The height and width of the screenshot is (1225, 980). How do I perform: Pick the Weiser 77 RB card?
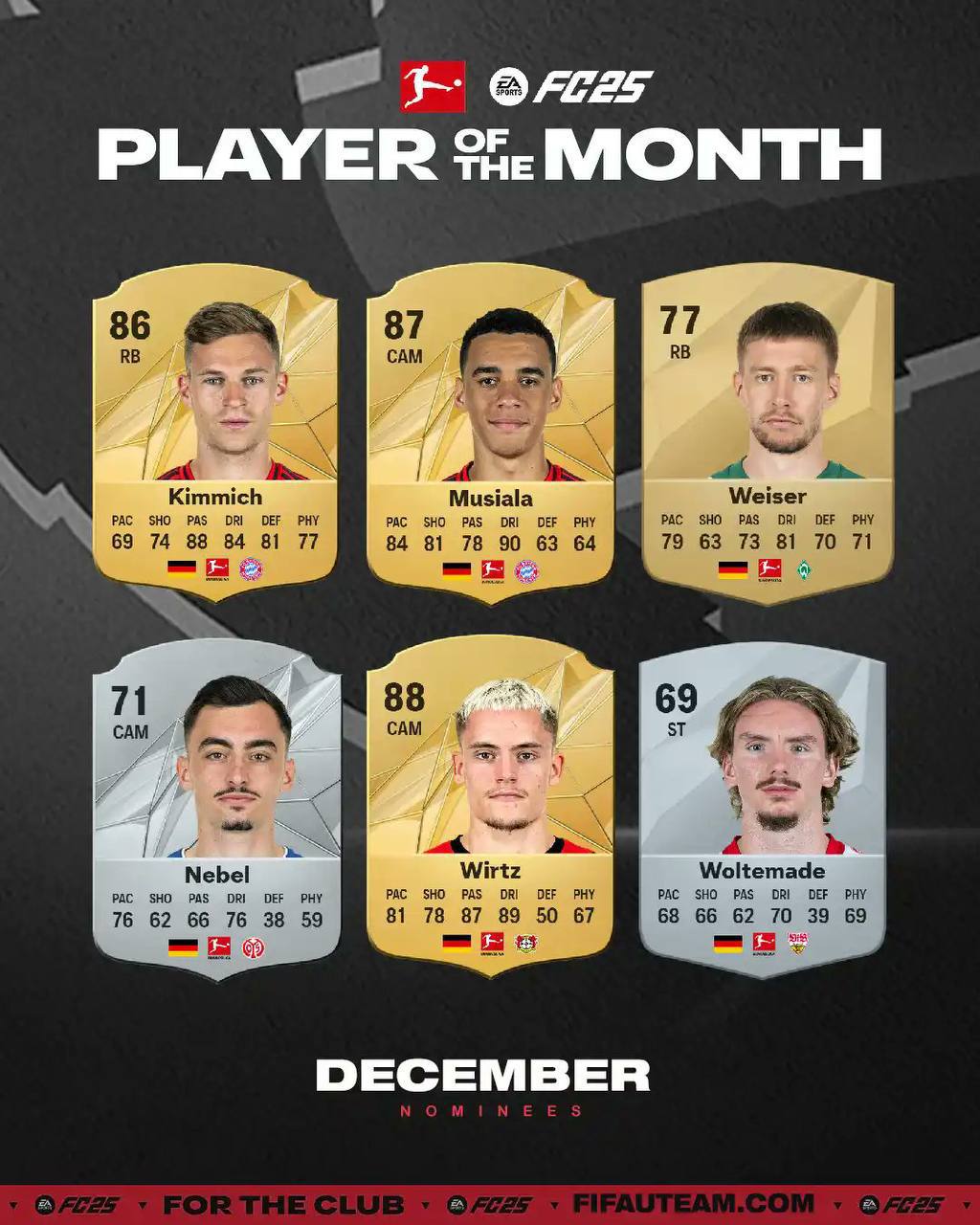pyautogui.click(x=768, y=431)
